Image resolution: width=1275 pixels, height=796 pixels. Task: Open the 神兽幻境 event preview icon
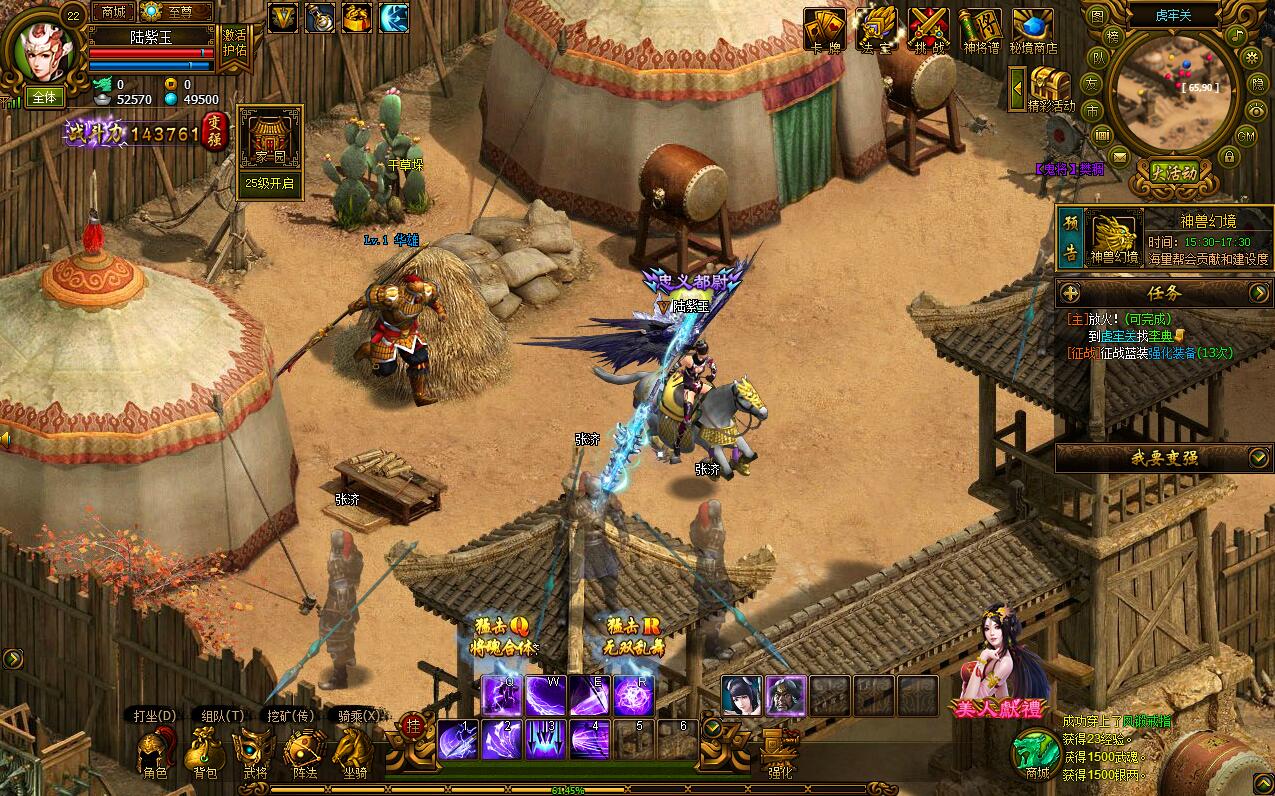[x=1114, y=239]
